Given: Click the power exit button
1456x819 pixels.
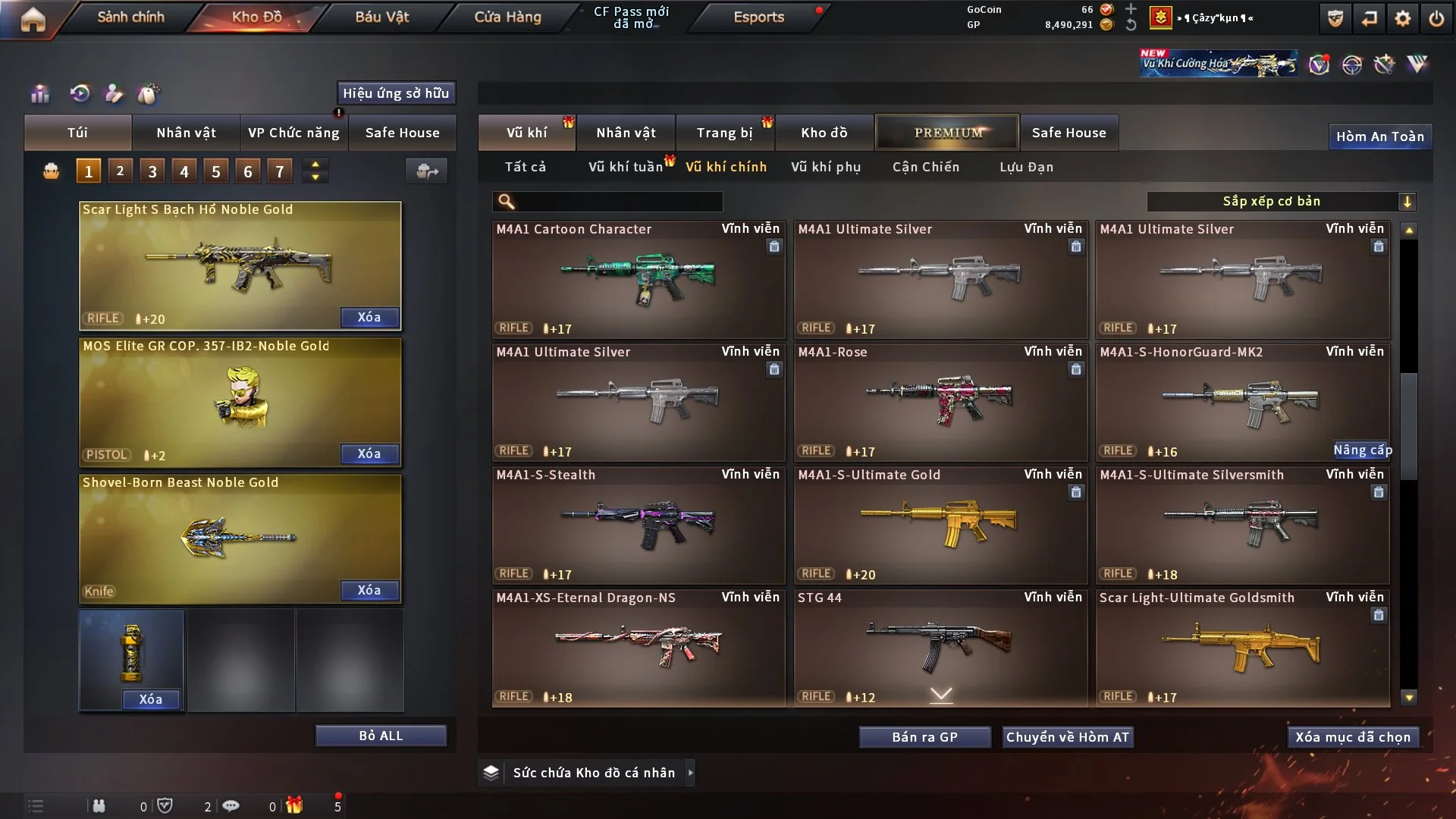Looking at the screenshot, I should pos(1436,18).
